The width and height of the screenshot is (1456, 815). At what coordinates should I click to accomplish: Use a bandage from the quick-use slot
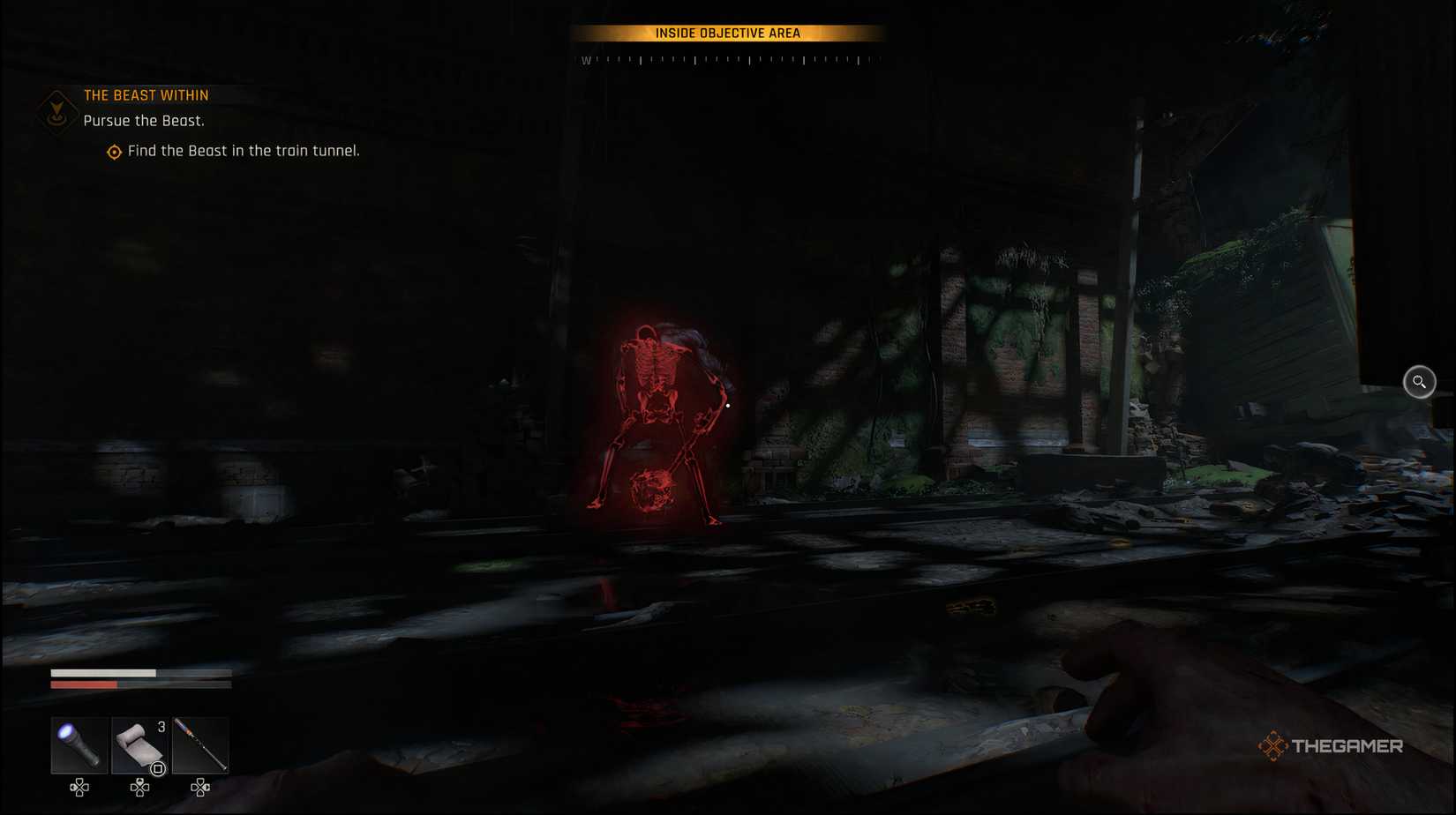[139, 744]
